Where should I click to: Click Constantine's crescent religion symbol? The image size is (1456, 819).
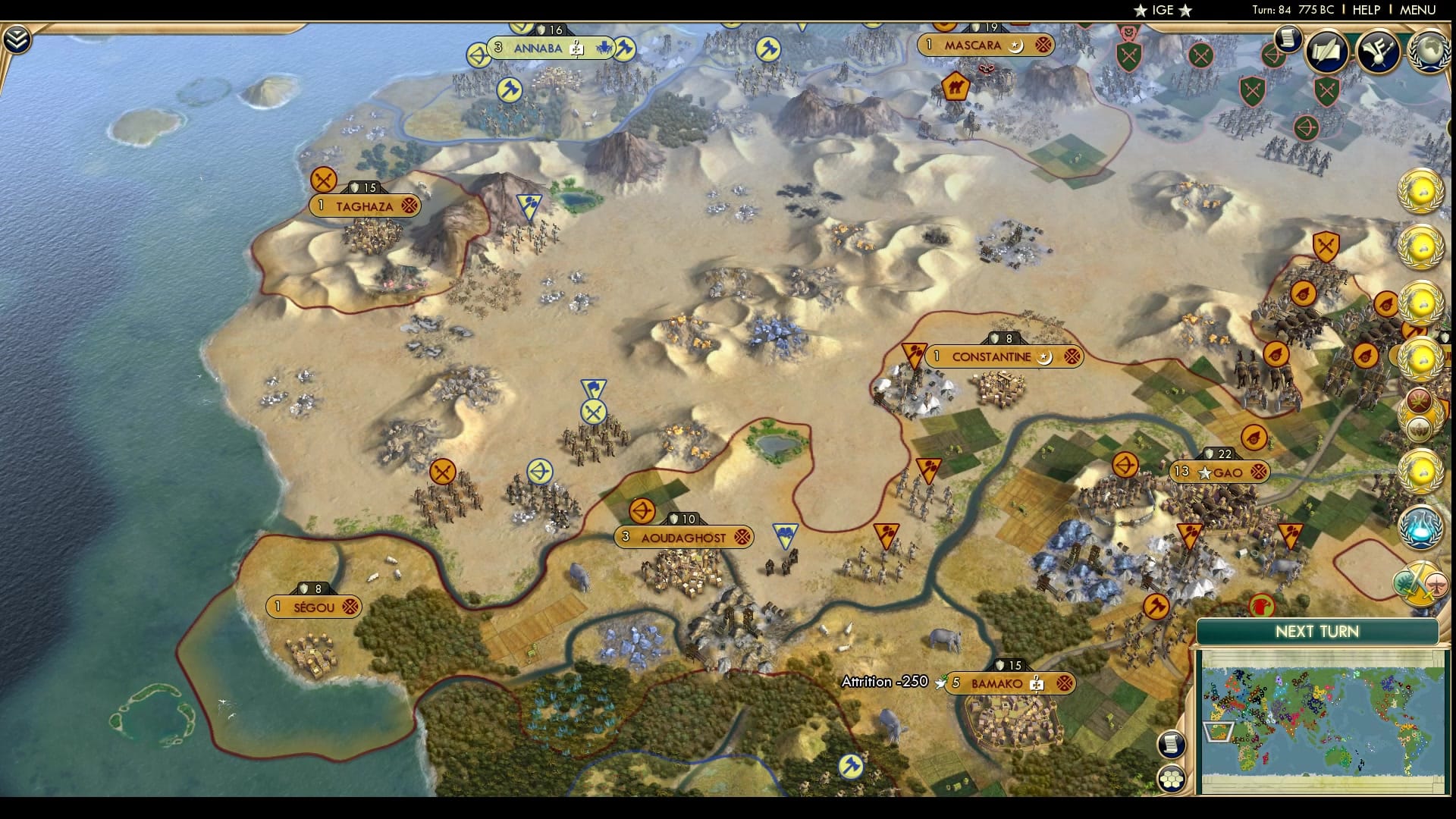click(1044, 356)
